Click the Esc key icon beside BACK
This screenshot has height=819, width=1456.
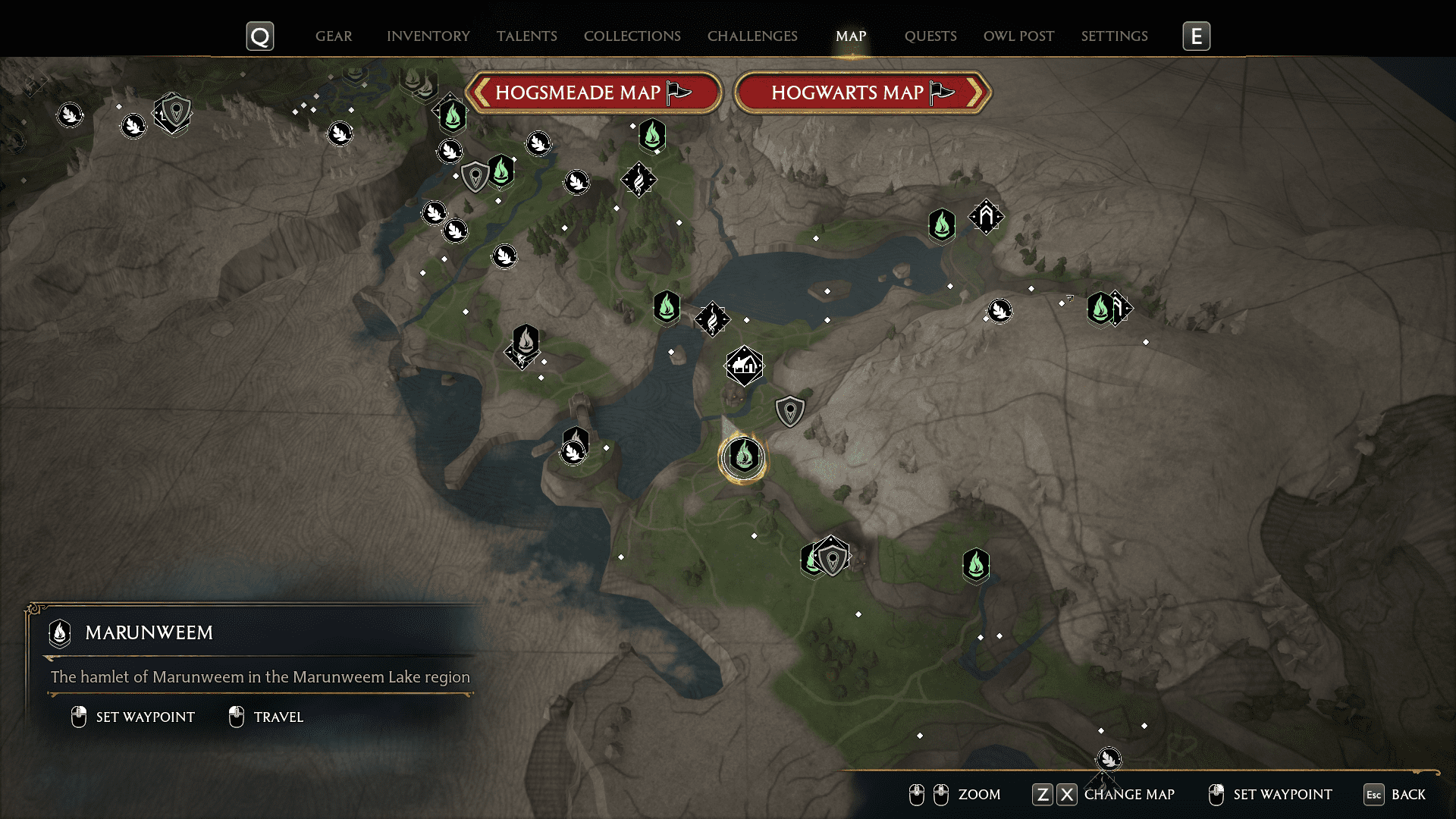click(x=1374, y=795)
